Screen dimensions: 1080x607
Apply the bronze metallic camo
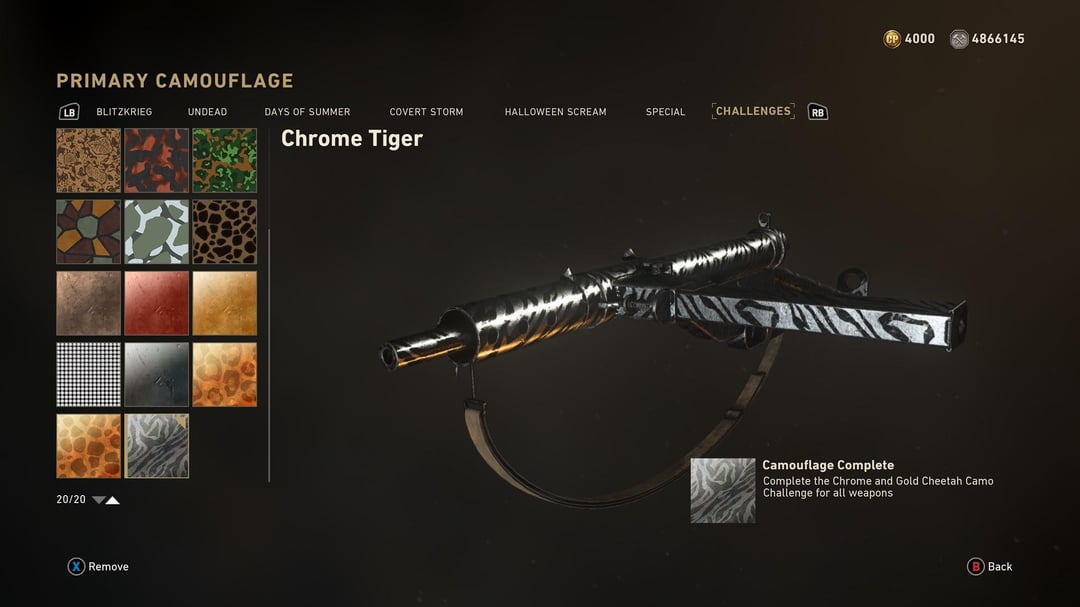point(88,303)
